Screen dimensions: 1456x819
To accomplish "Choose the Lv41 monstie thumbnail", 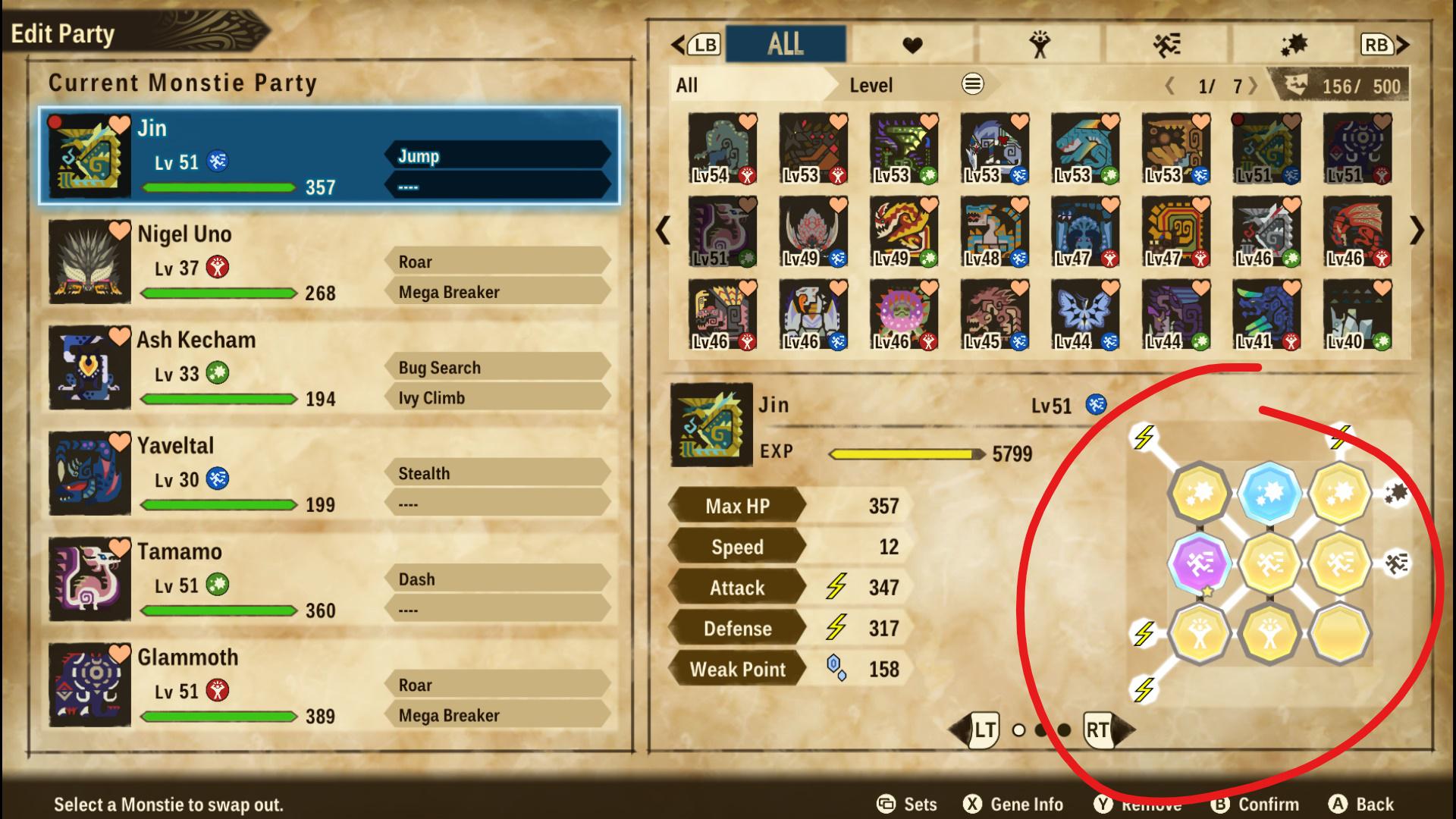I will coord(1265,315).
